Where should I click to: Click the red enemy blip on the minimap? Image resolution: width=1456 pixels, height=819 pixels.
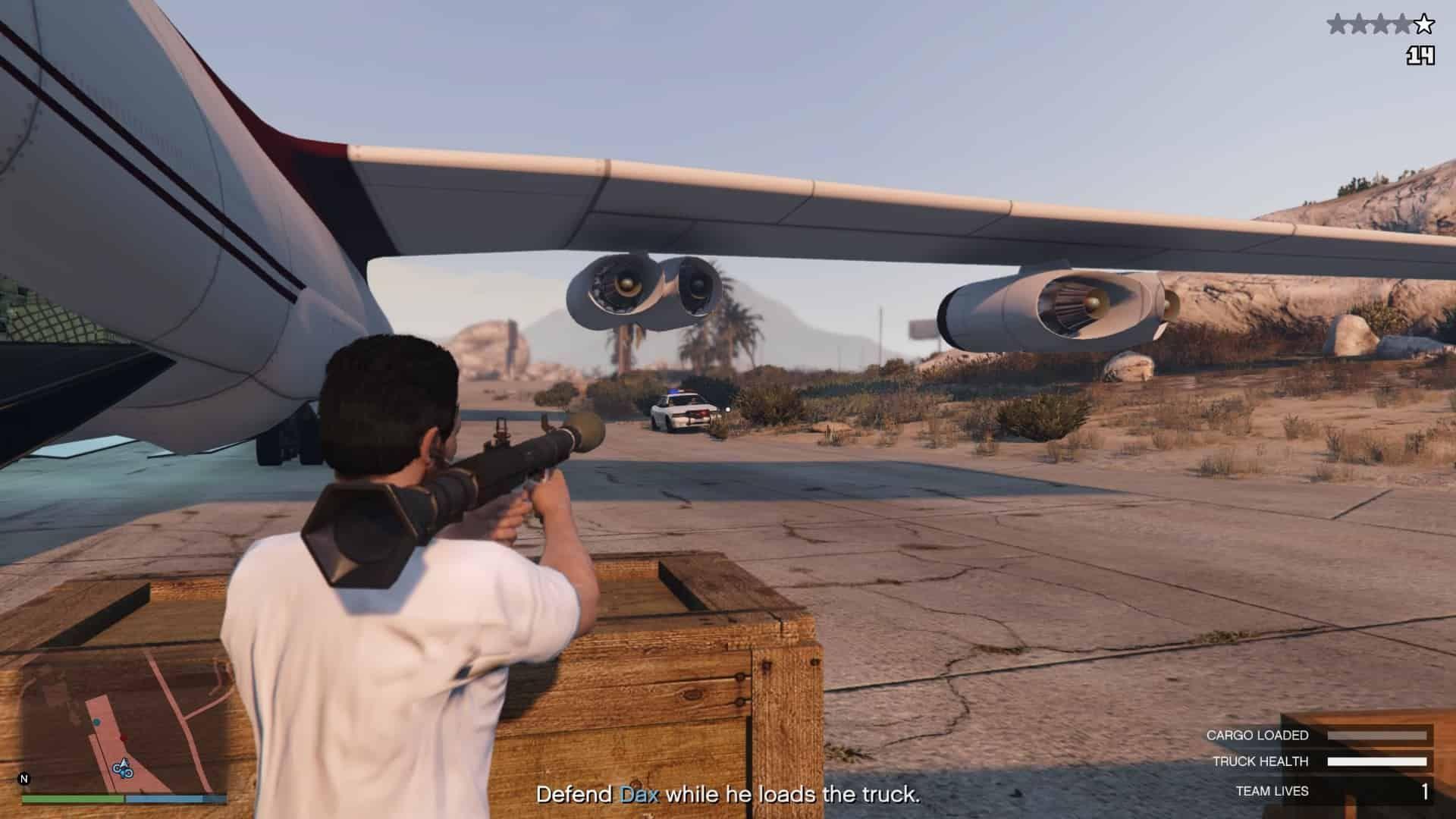coord(123,737)
